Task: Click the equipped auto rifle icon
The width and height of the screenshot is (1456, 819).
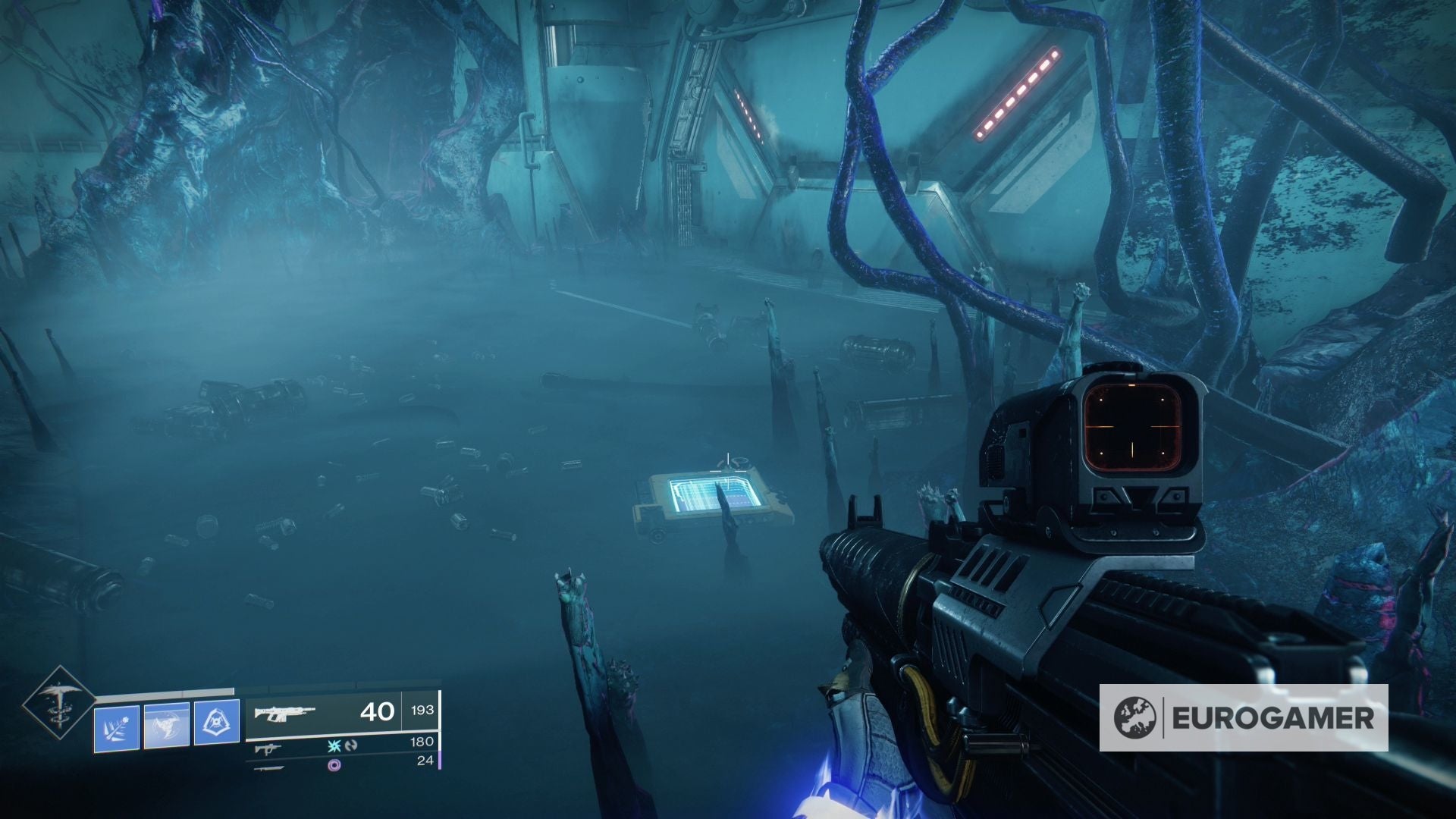Action: (x=287, y=713)
